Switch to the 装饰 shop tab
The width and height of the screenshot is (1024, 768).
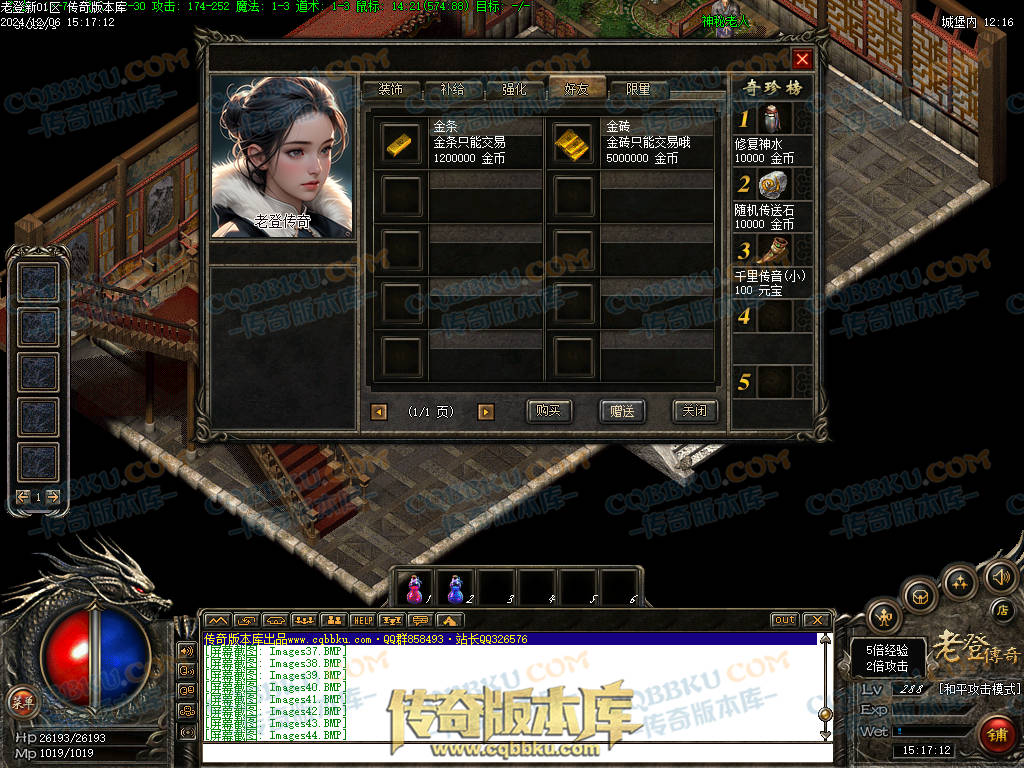(x=390, y=89)
